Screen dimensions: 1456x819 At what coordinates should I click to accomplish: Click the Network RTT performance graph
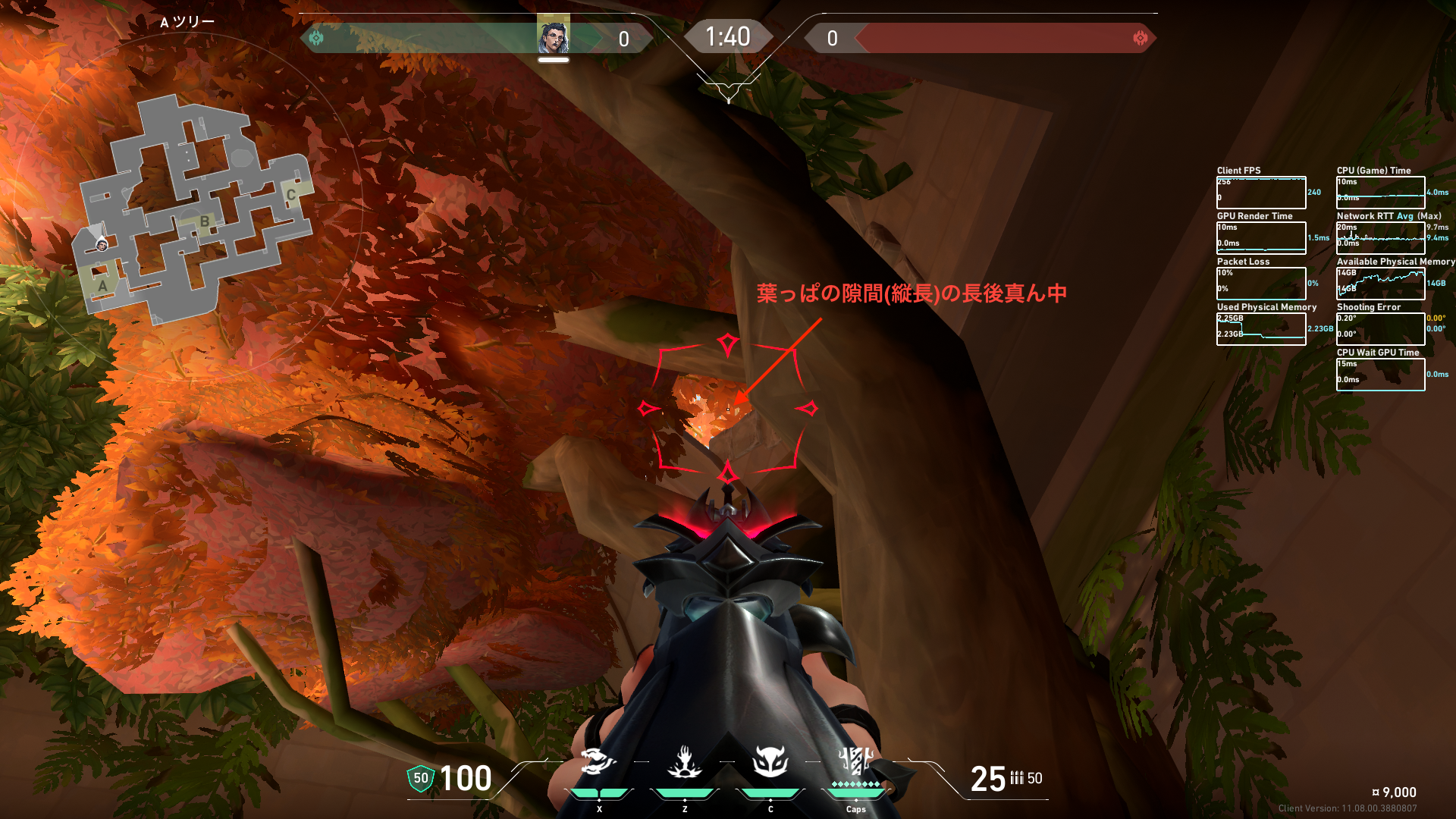[x=1380, y=238]
